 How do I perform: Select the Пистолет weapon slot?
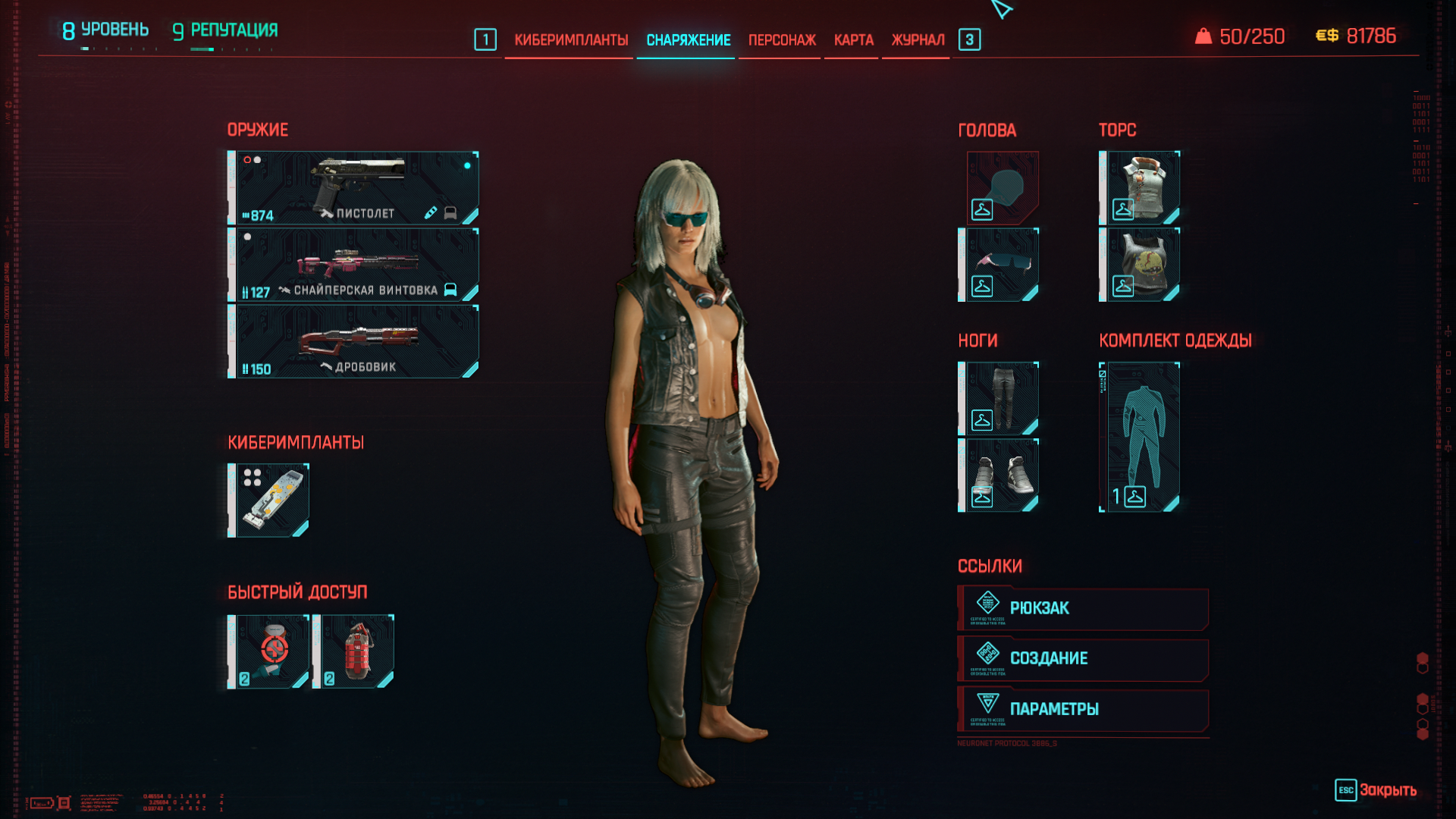click(x=354, y=188)
